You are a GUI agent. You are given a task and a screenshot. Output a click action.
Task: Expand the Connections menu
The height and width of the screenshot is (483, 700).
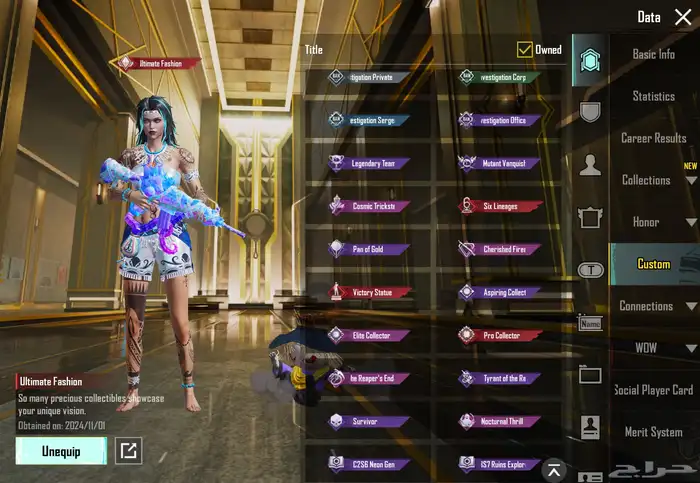655,306
